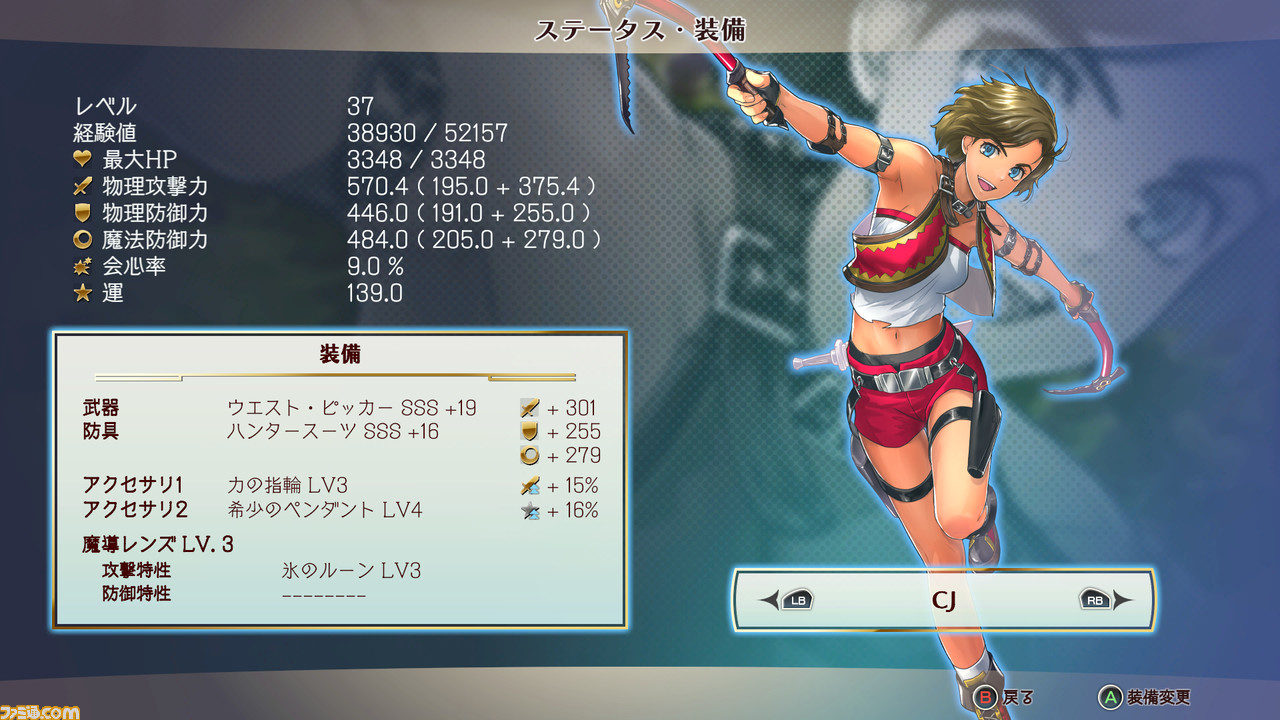
Task: Select the empty 防御特性 trait slot
Action: (x=324, y=595)
